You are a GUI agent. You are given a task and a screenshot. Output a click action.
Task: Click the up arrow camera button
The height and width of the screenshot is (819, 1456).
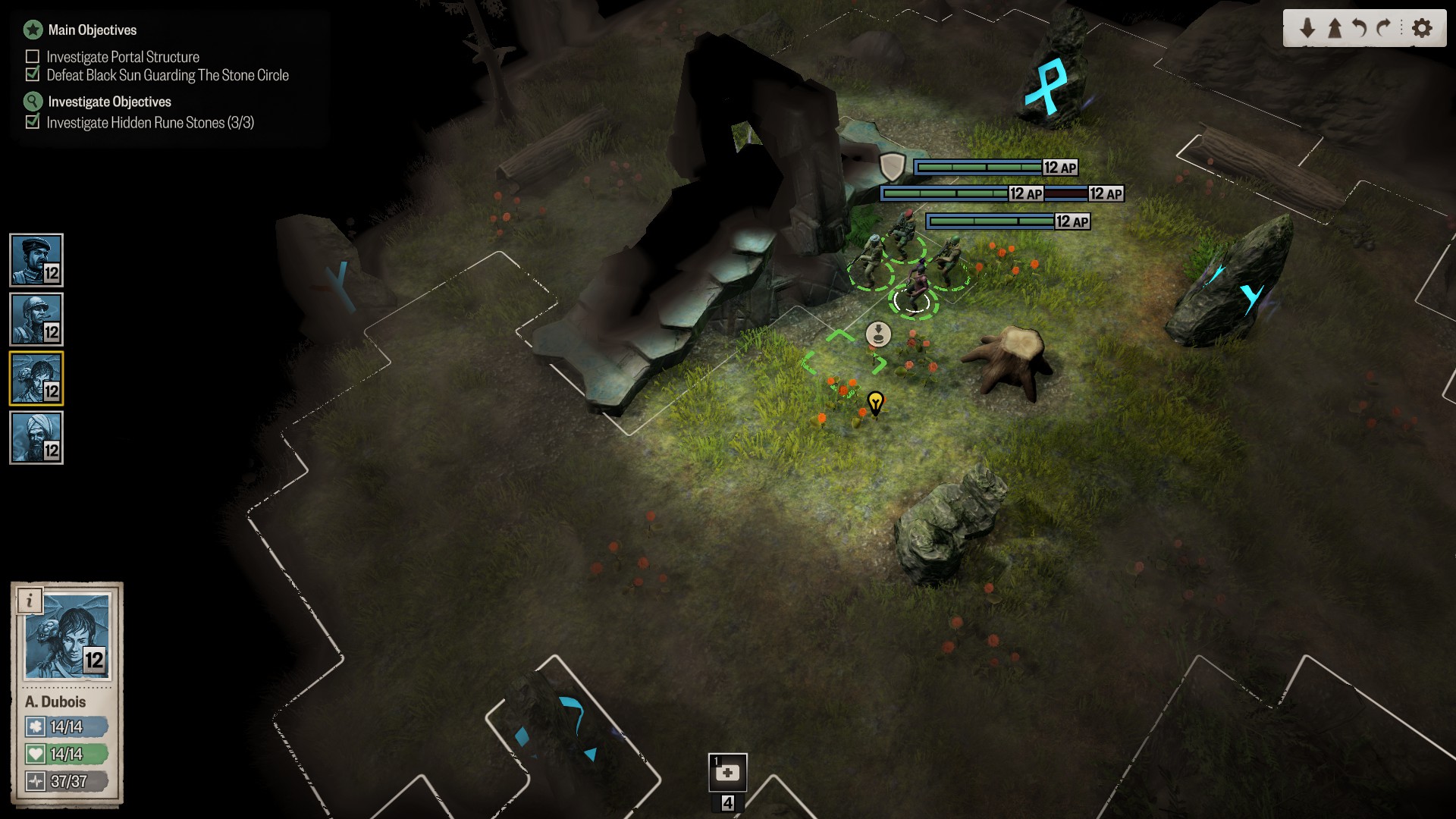pyautogui.click(x=1335, y=29)
